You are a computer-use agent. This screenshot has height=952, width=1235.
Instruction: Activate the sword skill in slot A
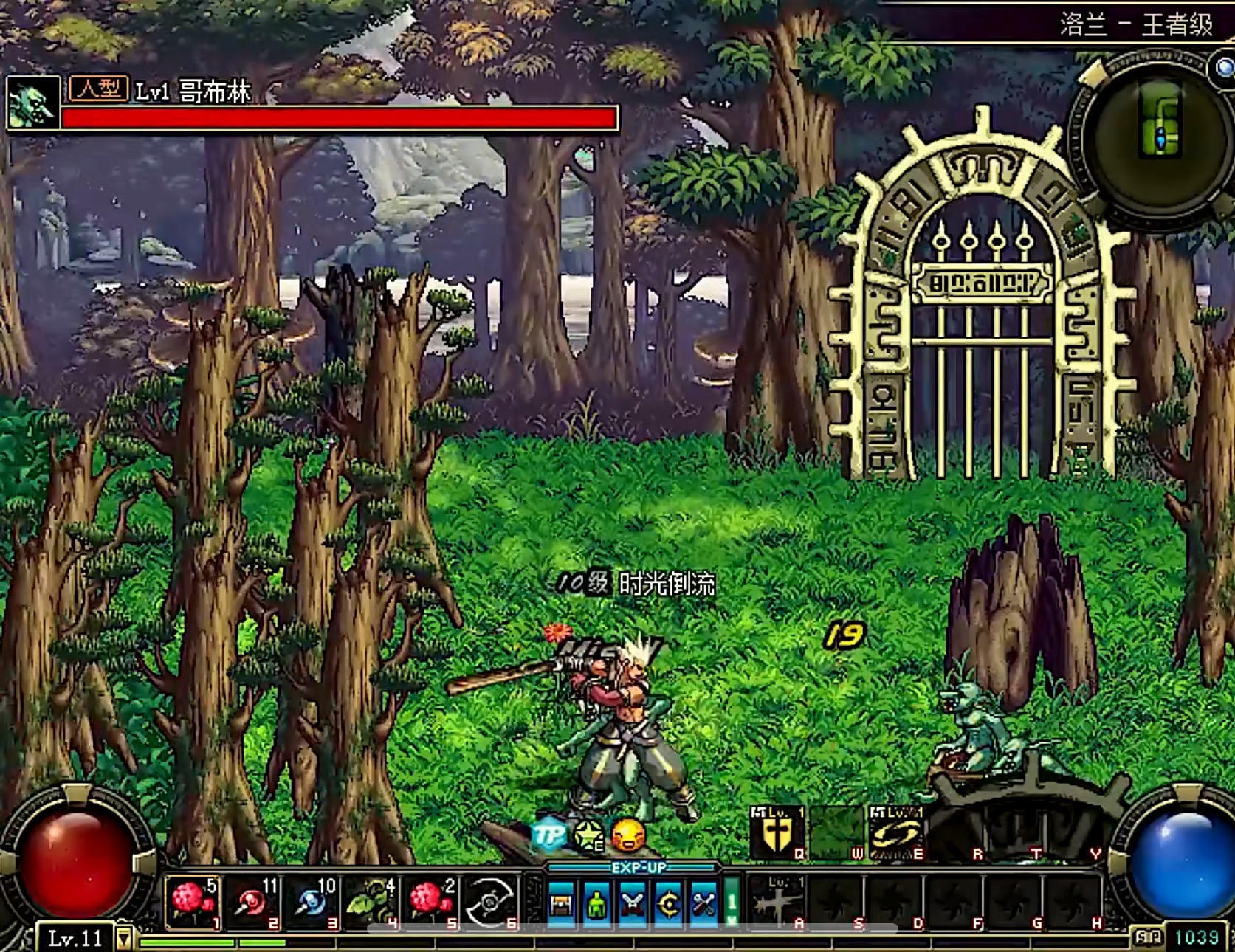coord(776,902)
